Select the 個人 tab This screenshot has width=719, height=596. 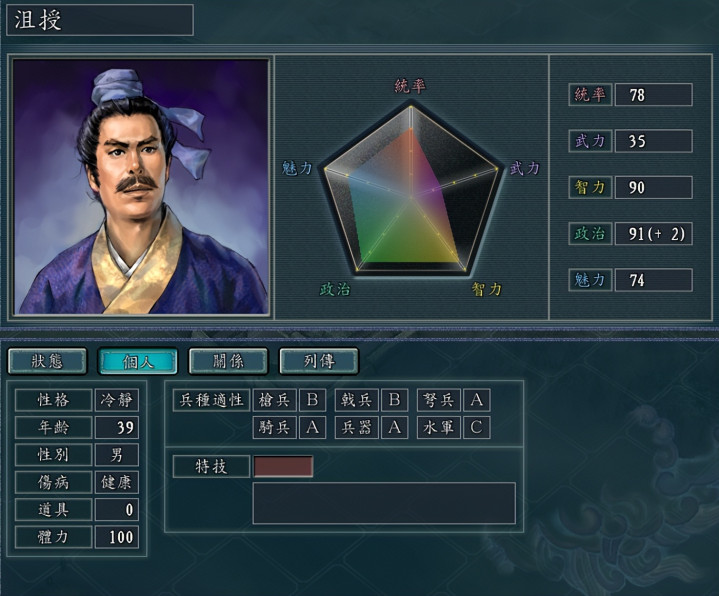click(x=137, y=361)
